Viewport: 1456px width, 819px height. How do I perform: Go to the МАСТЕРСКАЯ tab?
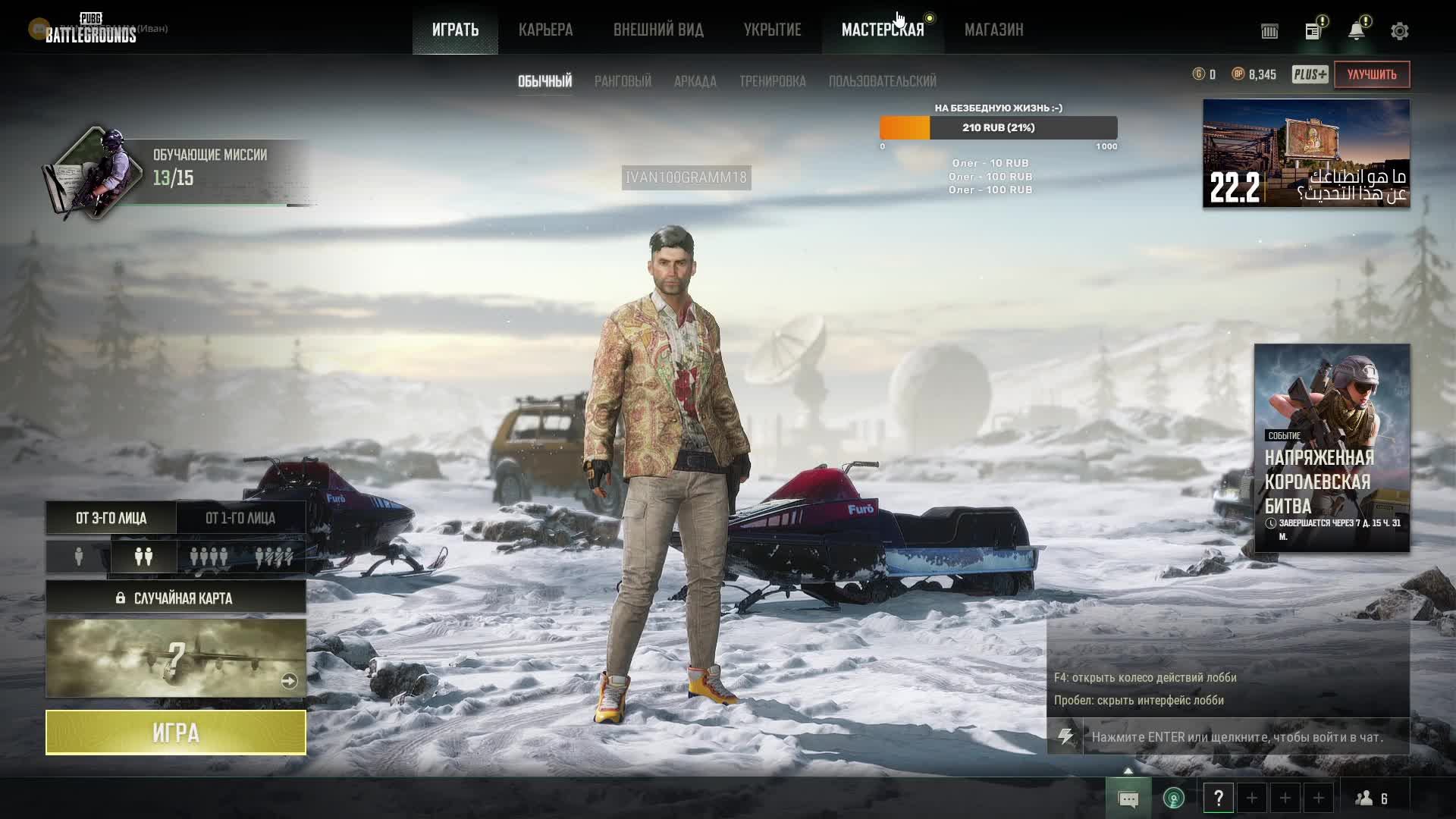pos(883,30)
